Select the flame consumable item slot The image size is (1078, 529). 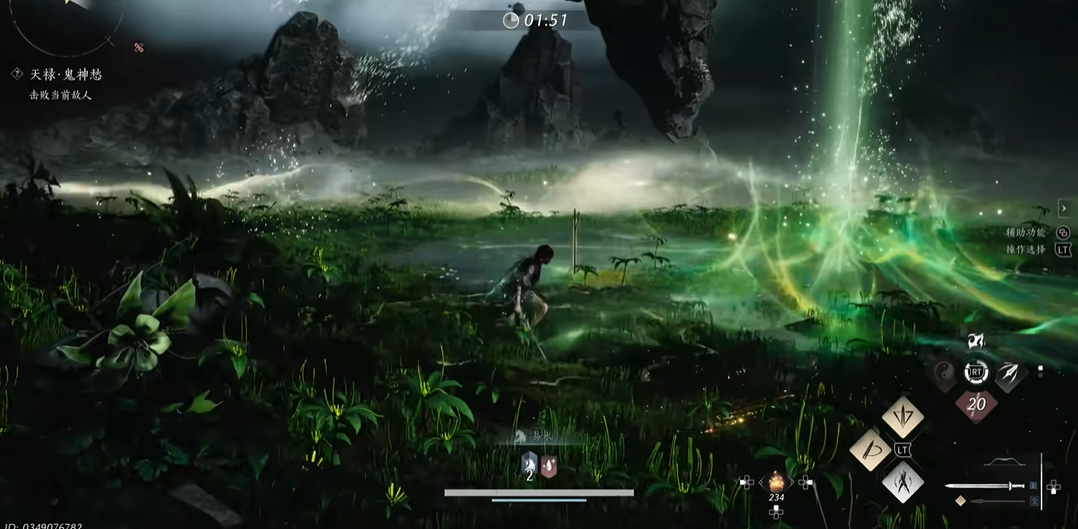coord(776,482)
